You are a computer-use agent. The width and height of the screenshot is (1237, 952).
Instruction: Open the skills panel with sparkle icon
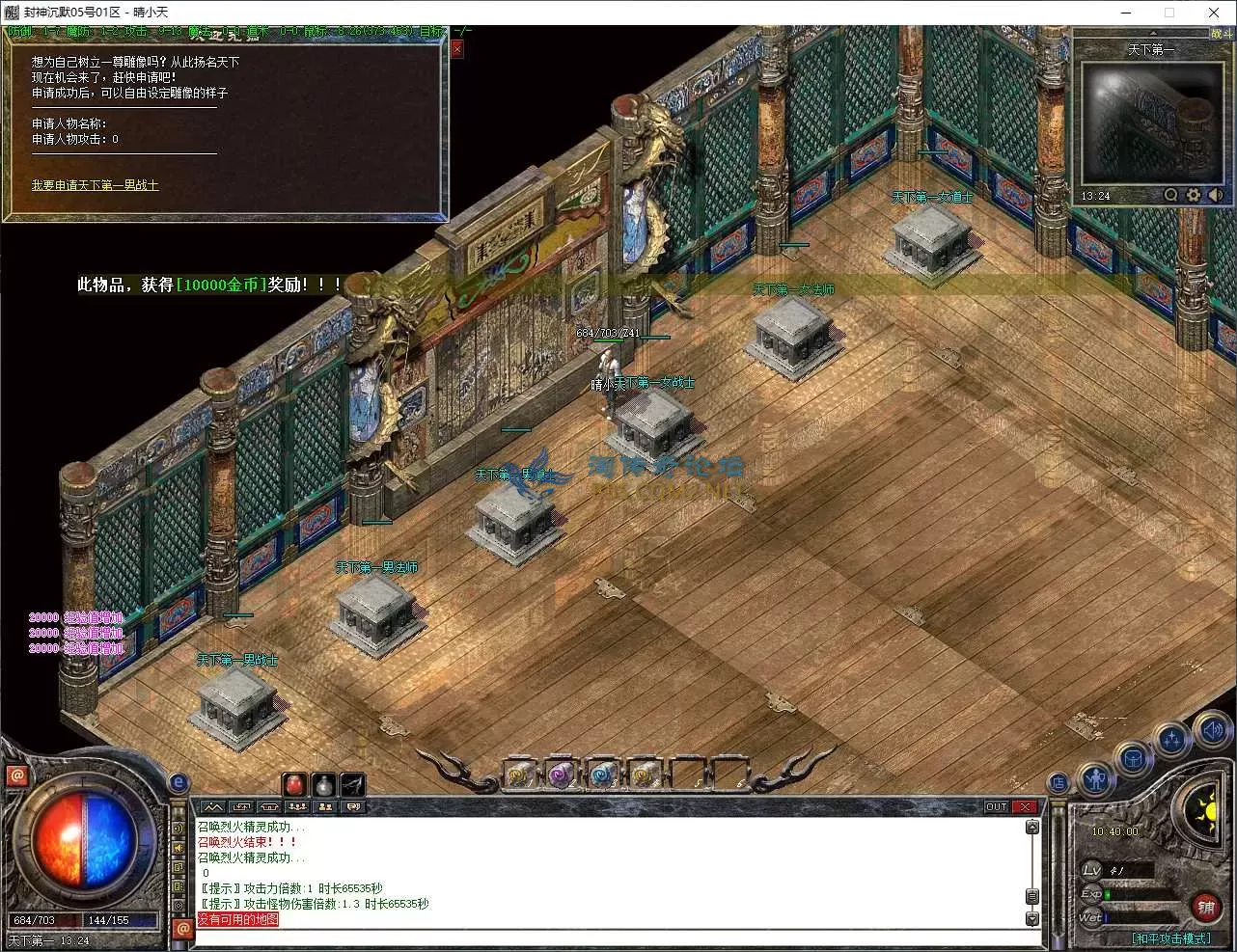pyautogui.click(x=1171, y=740)
